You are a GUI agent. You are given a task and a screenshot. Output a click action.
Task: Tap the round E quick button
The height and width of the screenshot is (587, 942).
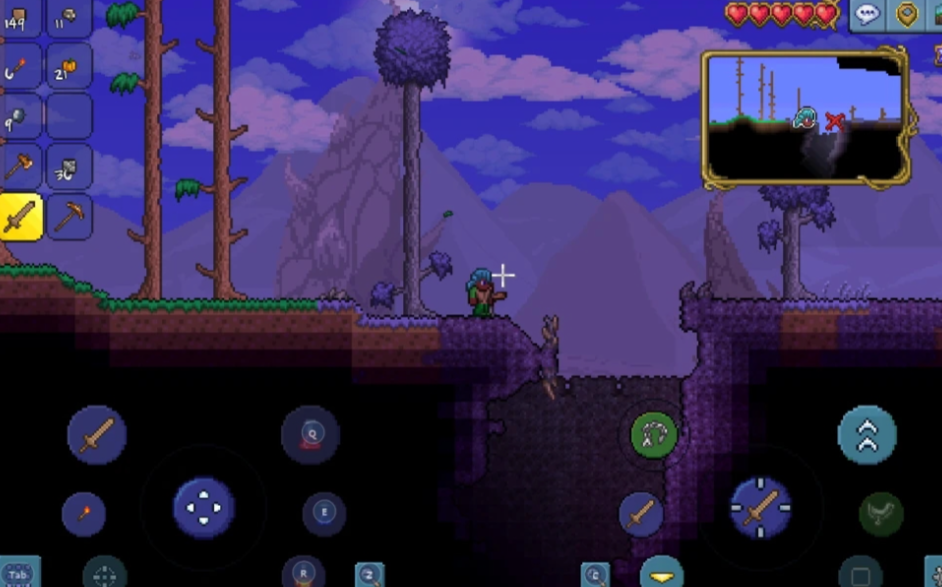point(324,513)
